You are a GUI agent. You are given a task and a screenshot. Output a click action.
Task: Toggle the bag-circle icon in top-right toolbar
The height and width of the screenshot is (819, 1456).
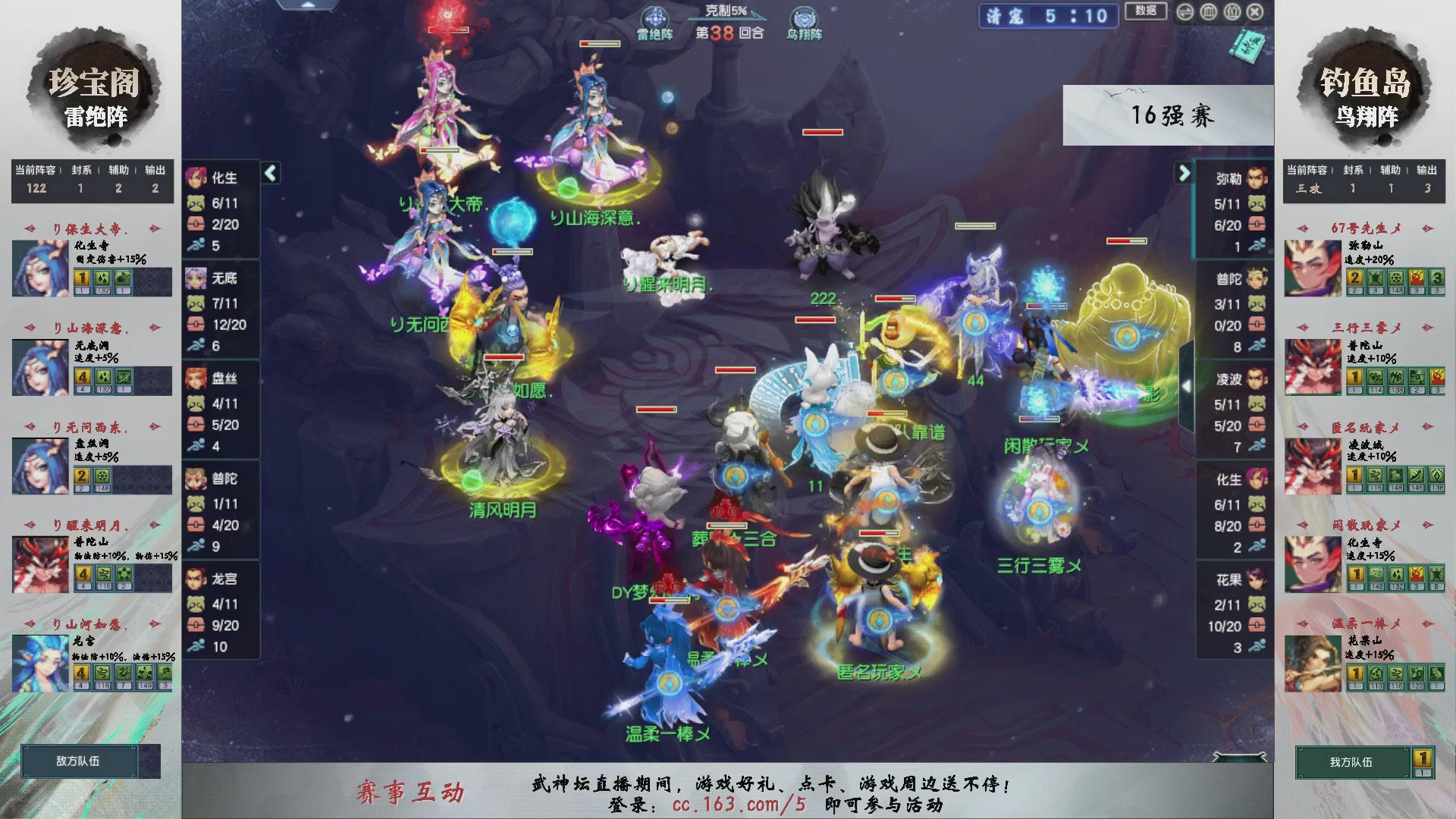(1232, 13)
